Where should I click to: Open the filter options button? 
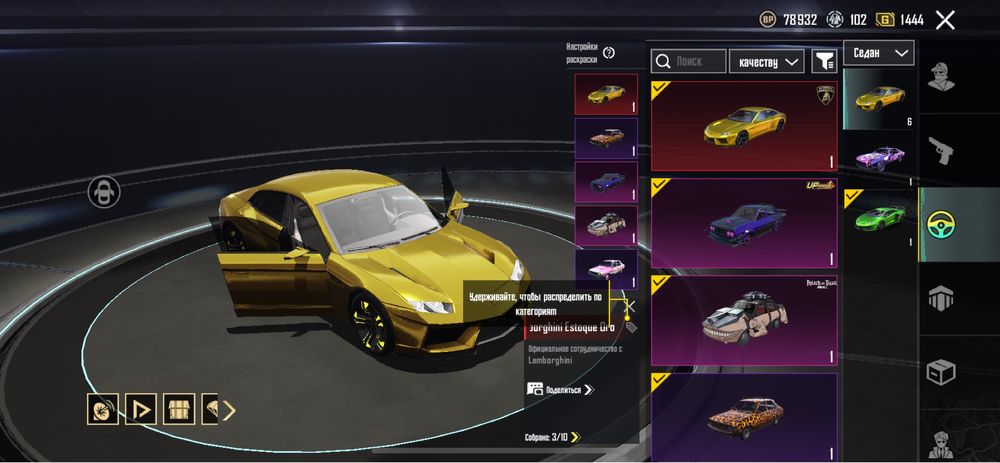(824, 61)
